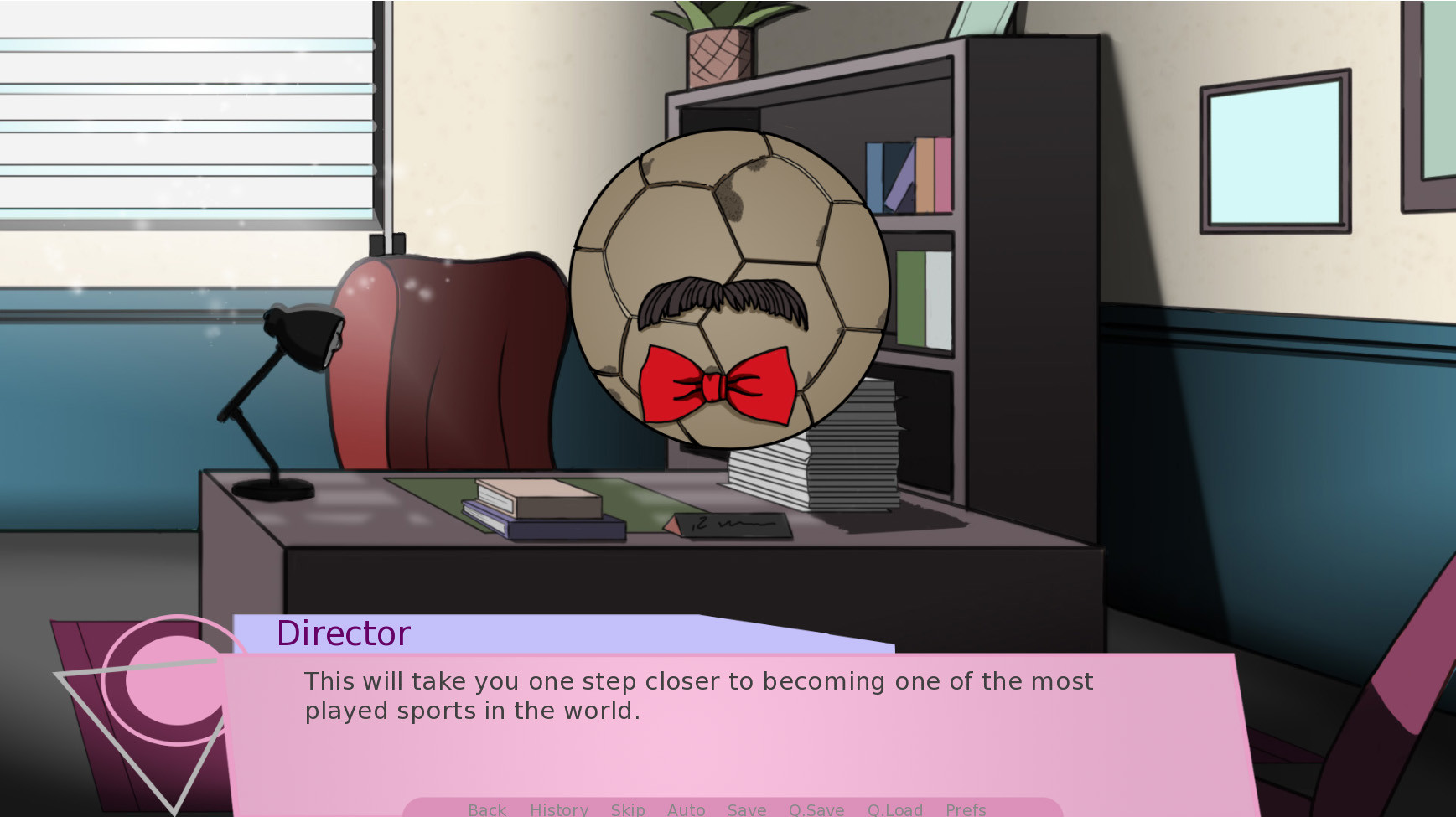Enable Skip mode
1456x817 pixels.
(629, 809)
